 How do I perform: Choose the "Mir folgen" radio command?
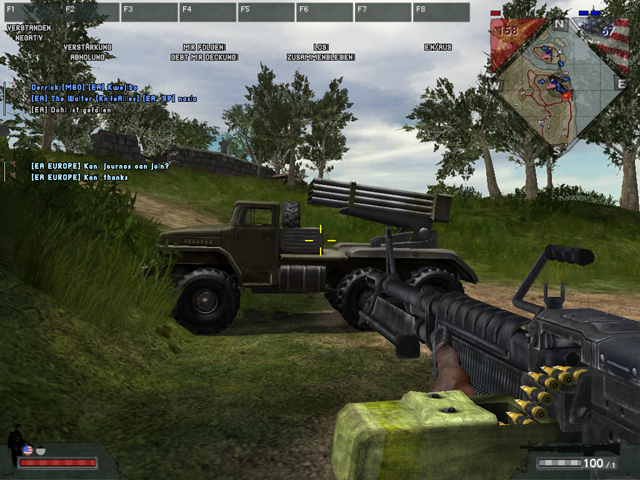tap(204, 47)
